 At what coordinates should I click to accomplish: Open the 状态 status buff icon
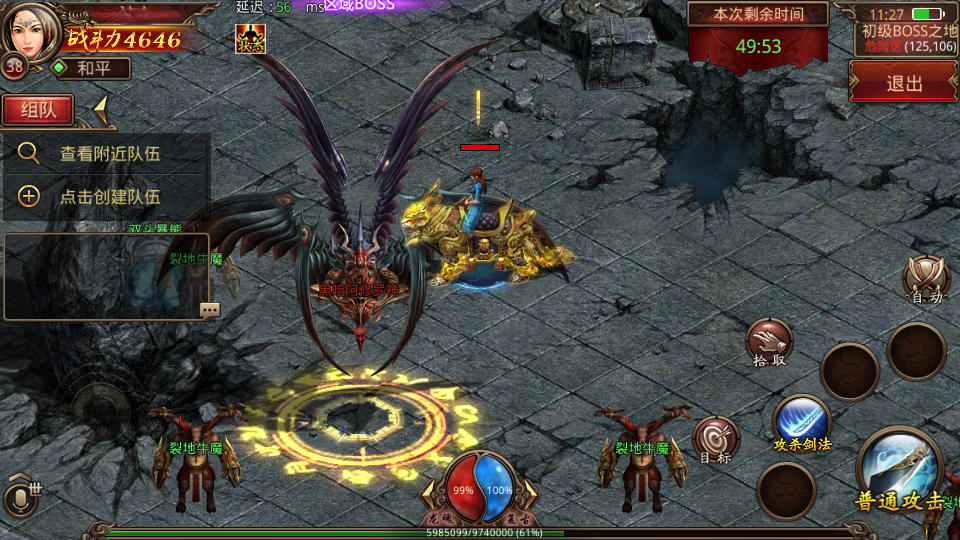(x=250, y=38)
